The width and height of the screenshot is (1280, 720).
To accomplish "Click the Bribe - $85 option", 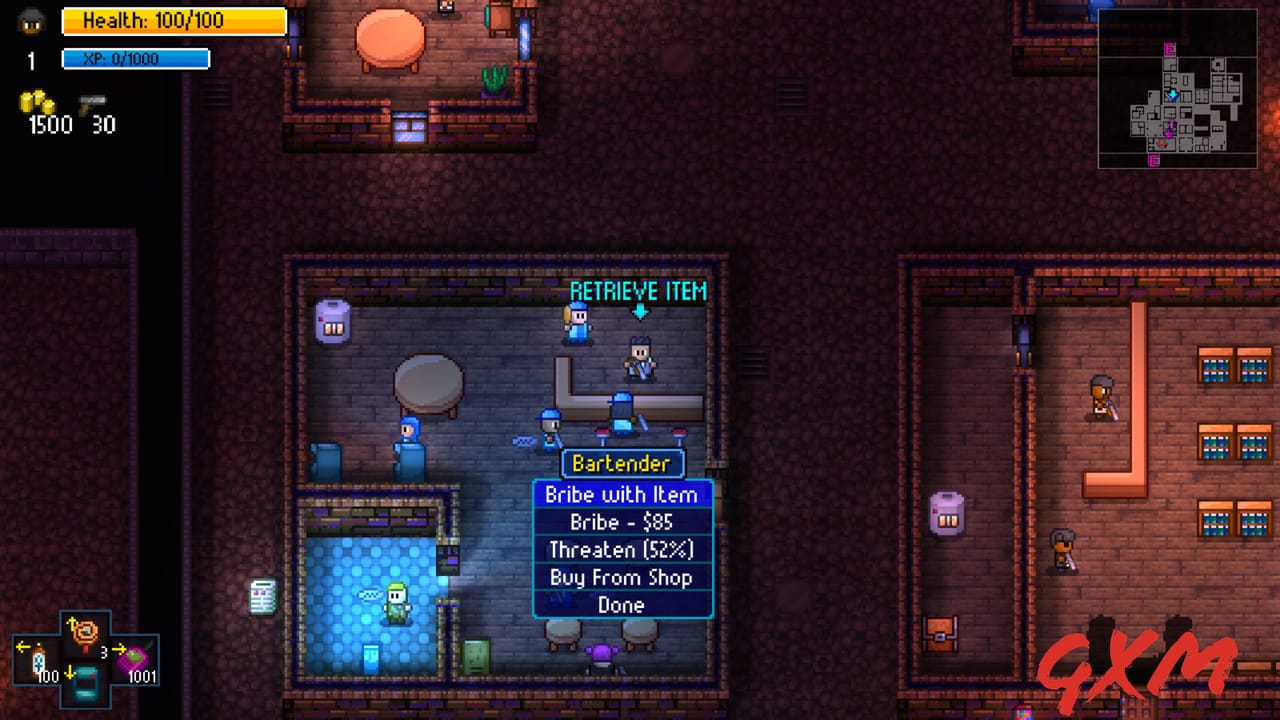I will pos(622,522).
